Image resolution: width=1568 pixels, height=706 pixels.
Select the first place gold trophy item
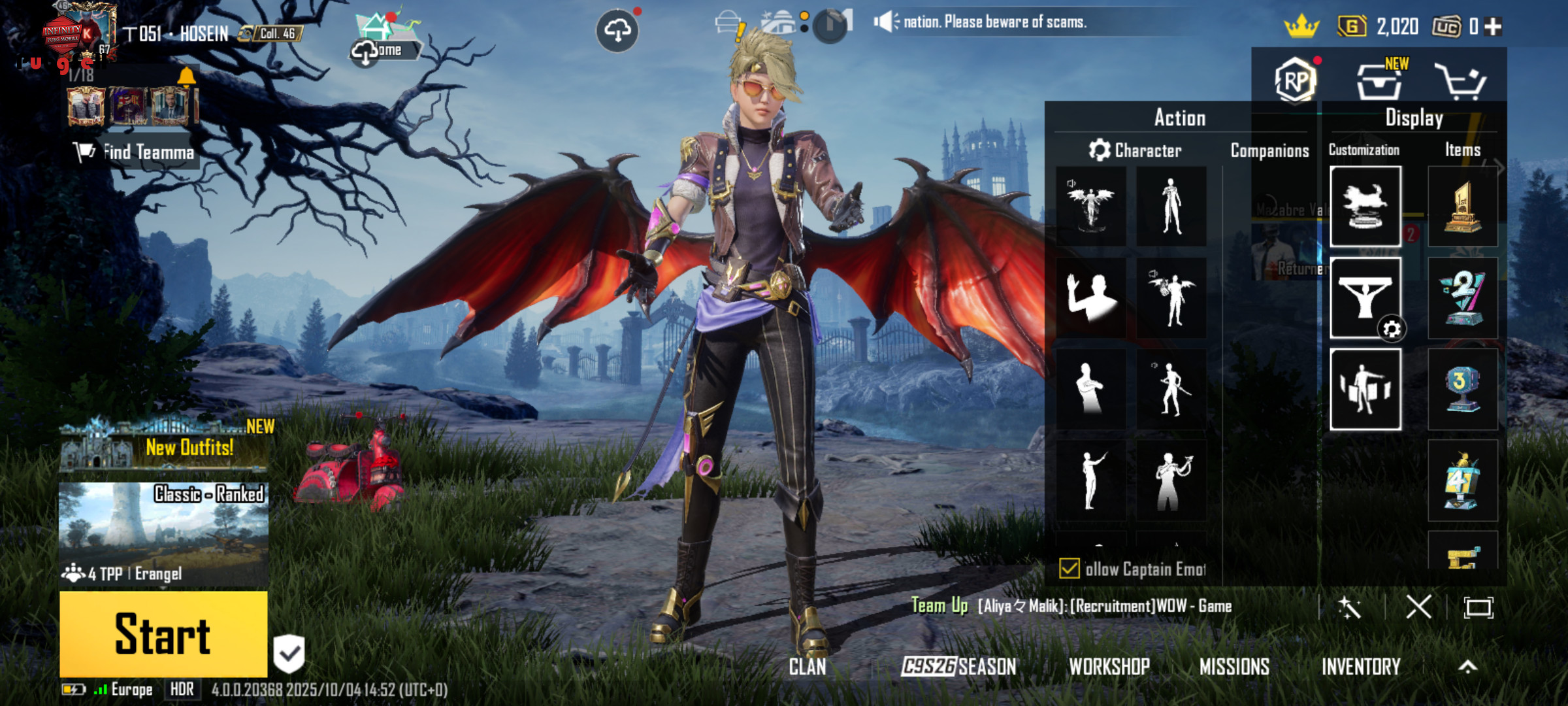tap(1462, 207)
